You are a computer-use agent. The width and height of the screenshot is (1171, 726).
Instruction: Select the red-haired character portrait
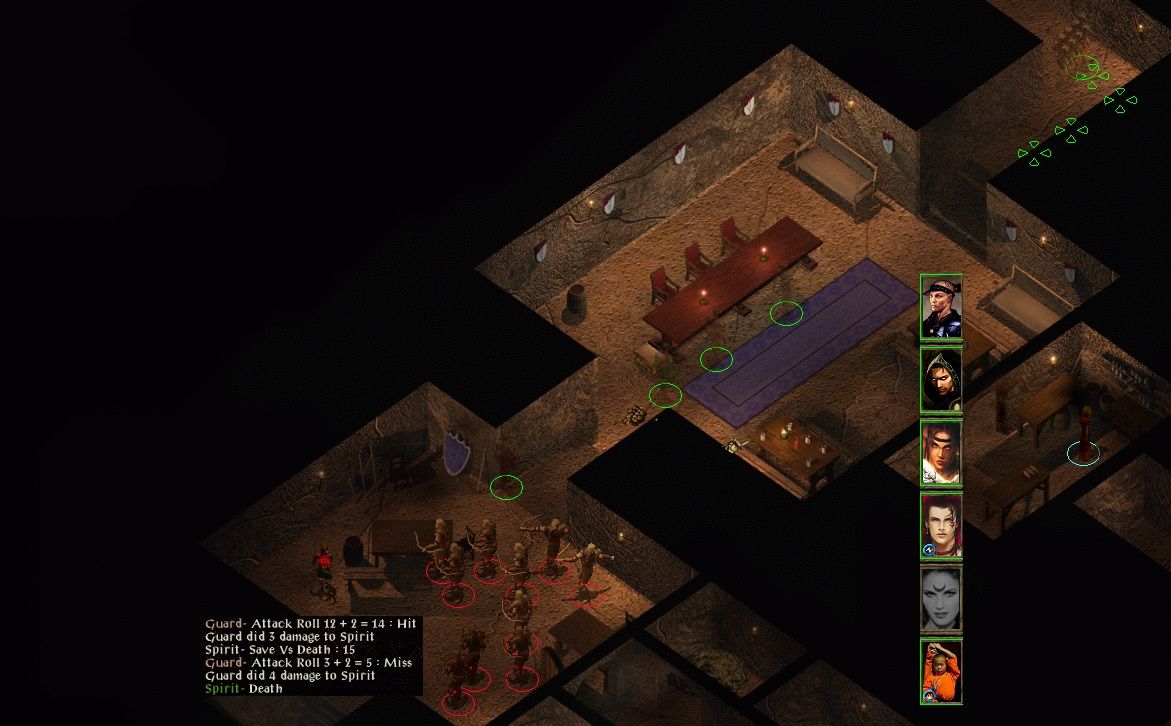(x=941, y=526)
